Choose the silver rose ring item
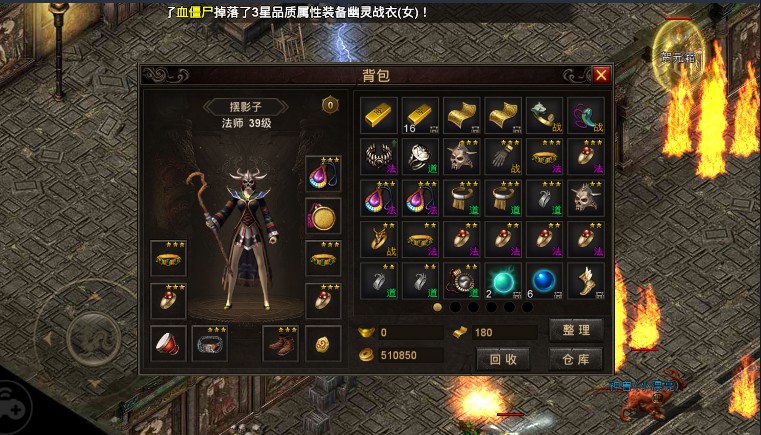Screen dimensions: 761x435 [x=420, y=156]
